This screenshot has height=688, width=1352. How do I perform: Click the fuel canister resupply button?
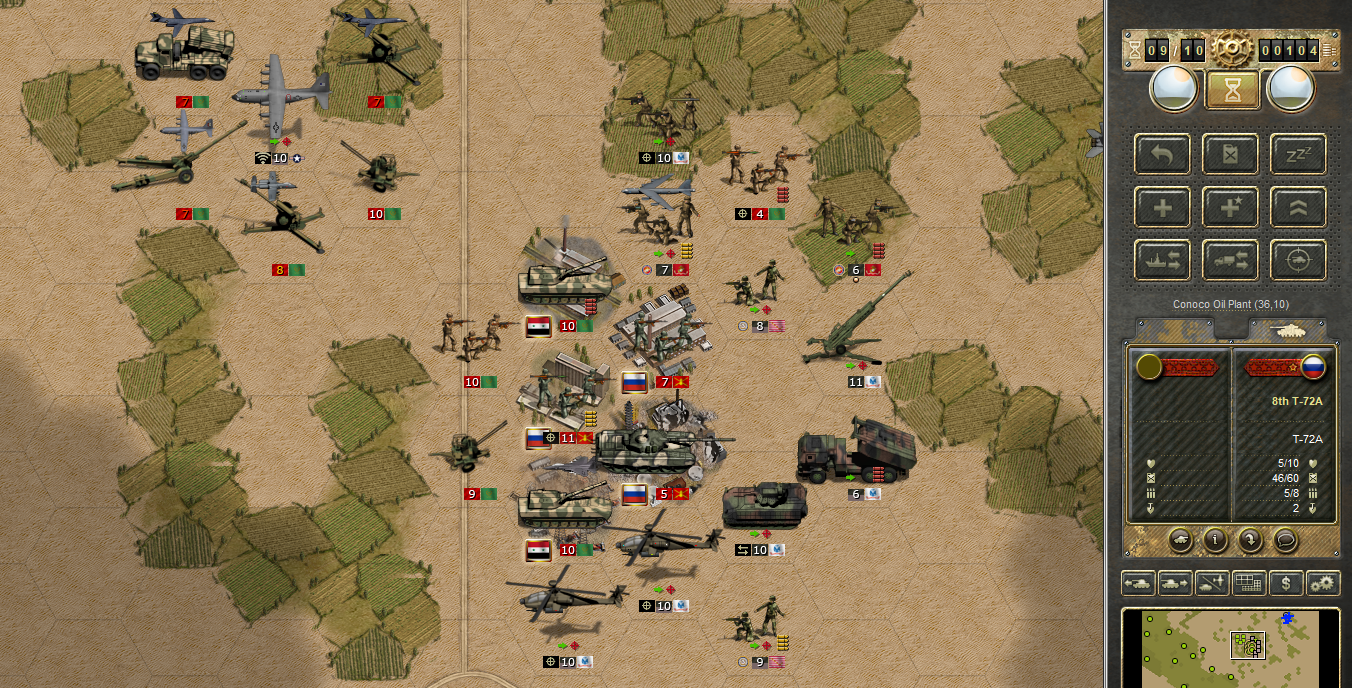click(x=1230, y=154)
